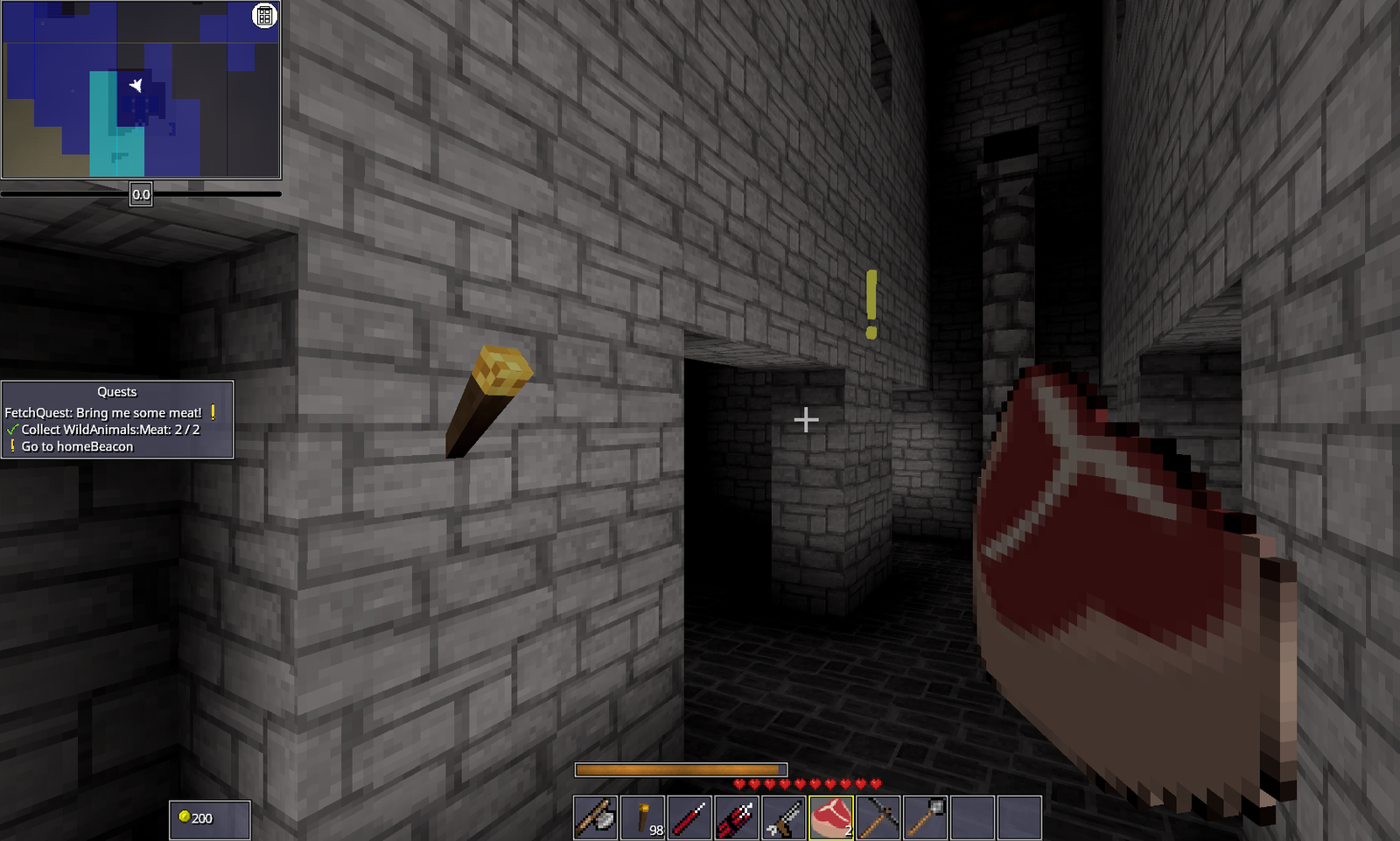
Task: Open the Quests panel header
Action: [117, 392]
